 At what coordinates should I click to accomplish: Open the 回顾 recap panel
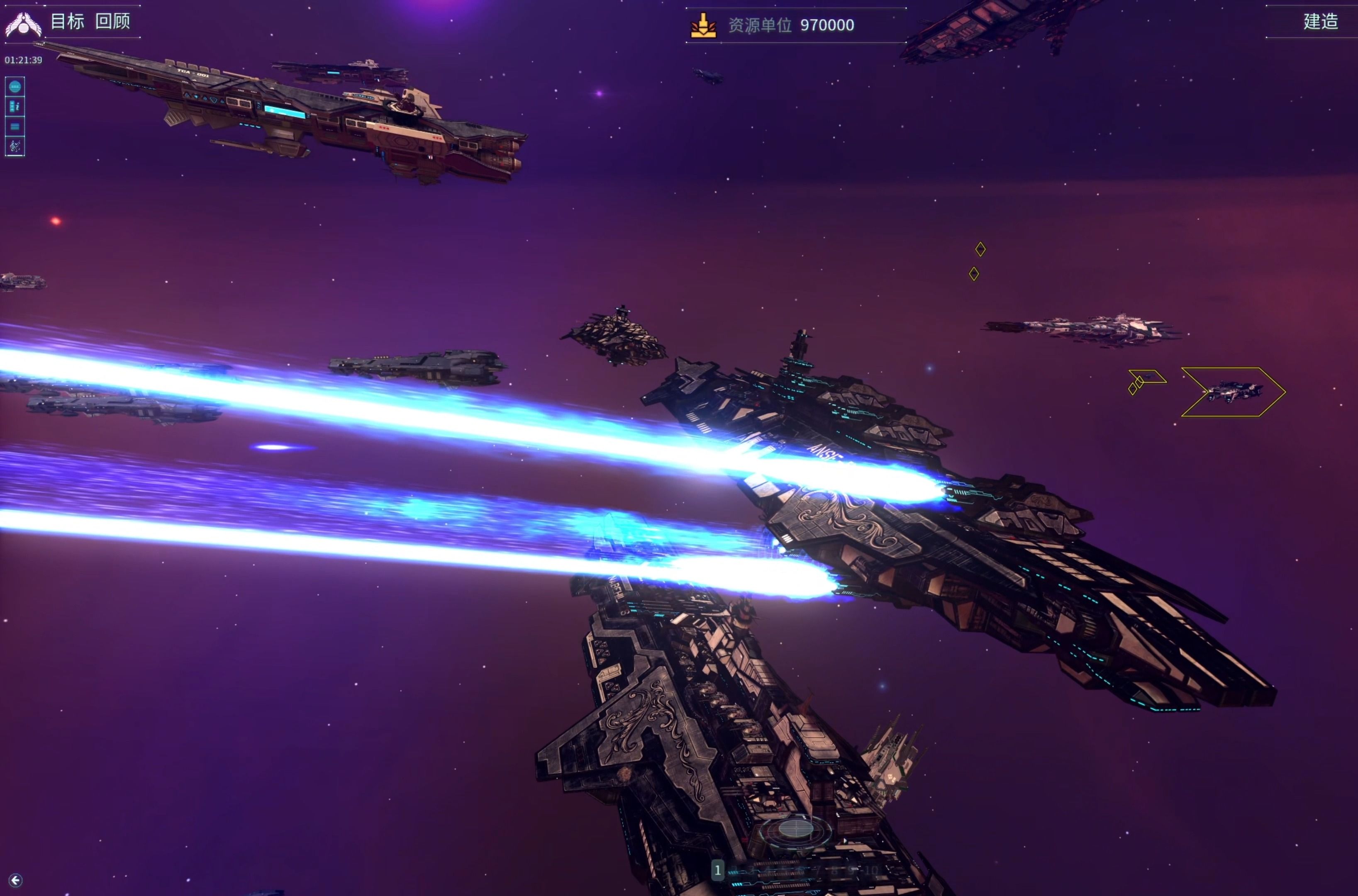(112, 22)
